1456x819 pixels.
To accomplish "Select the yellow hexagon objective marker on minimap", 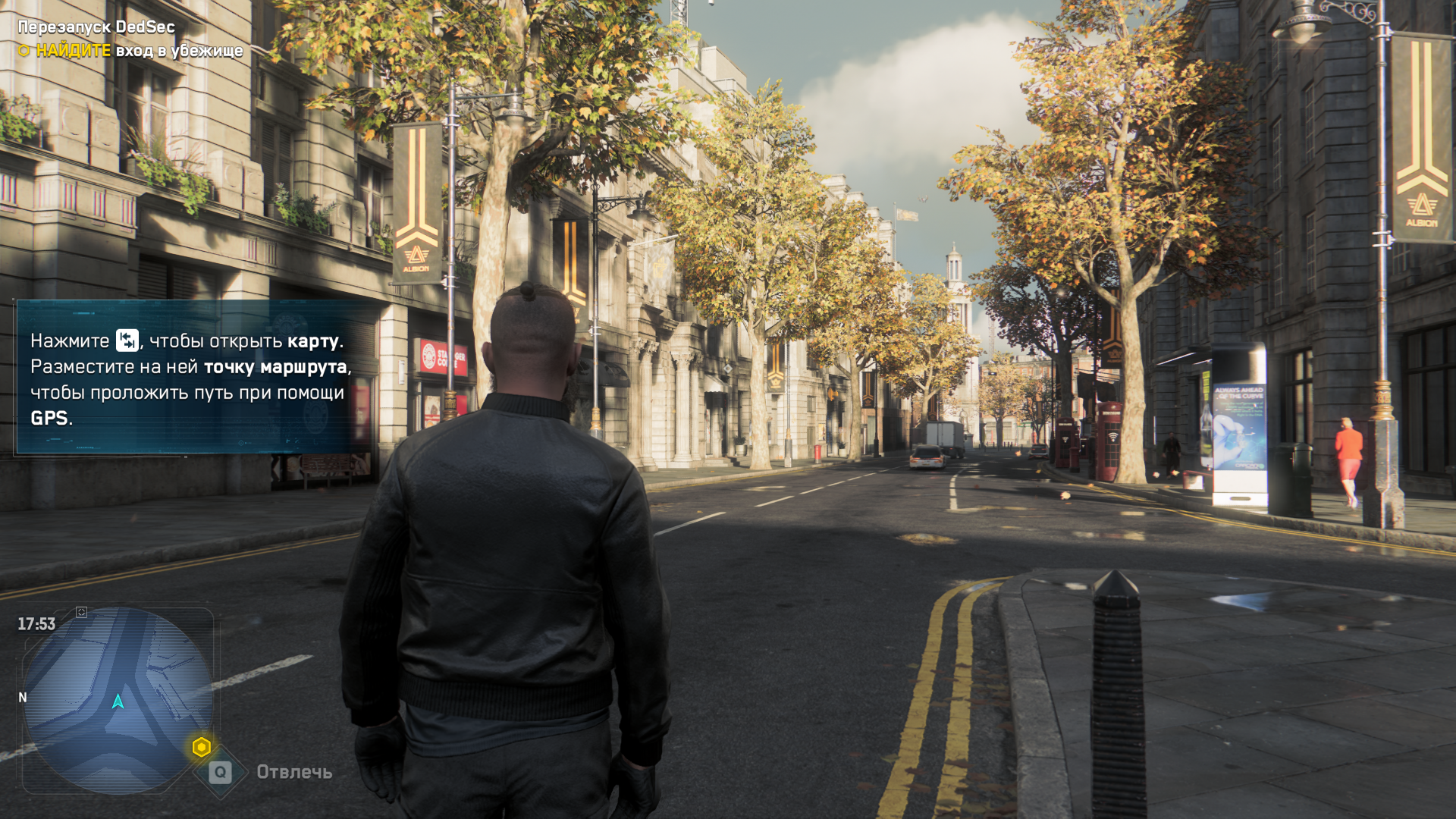I will point(201,747).
